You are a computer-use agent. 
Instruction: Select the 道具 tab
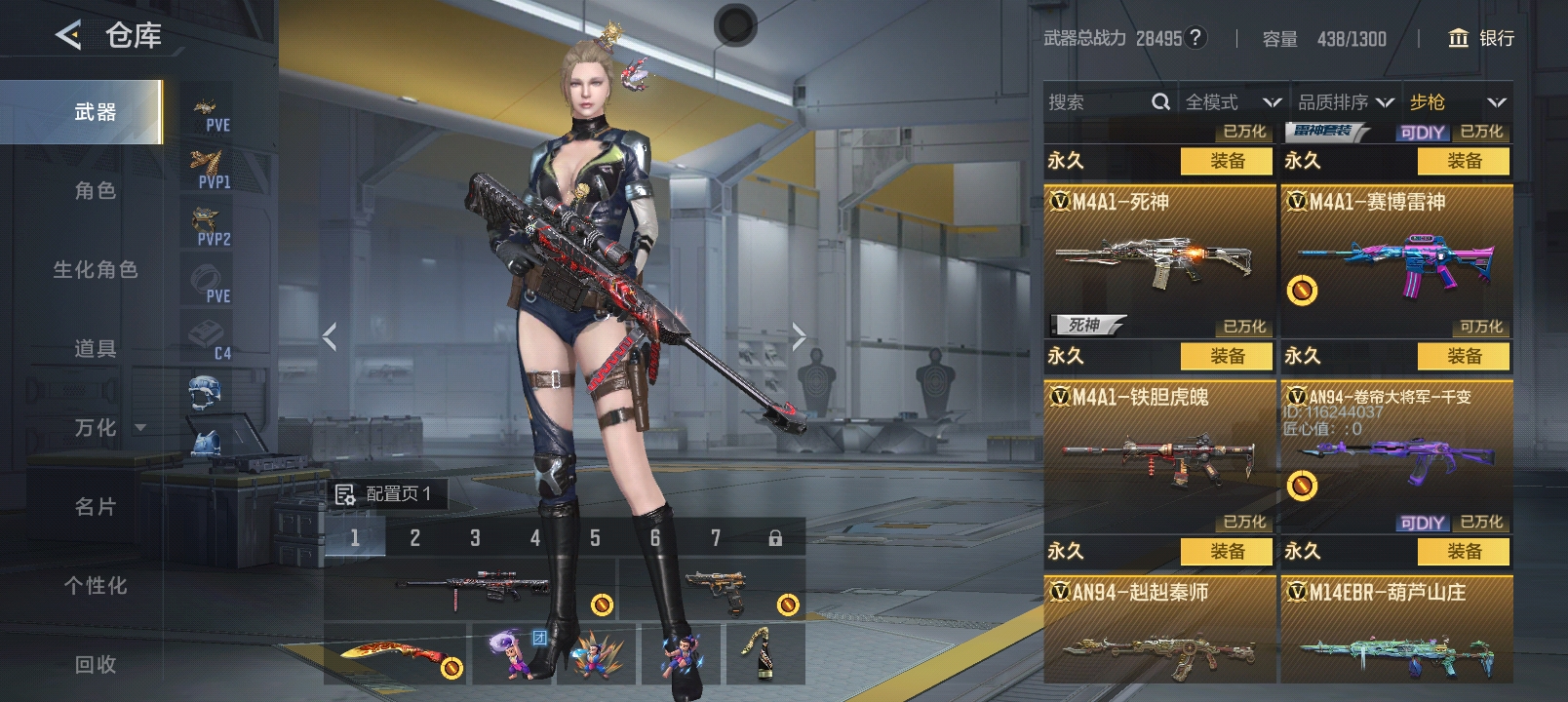[x=95, y=349]
